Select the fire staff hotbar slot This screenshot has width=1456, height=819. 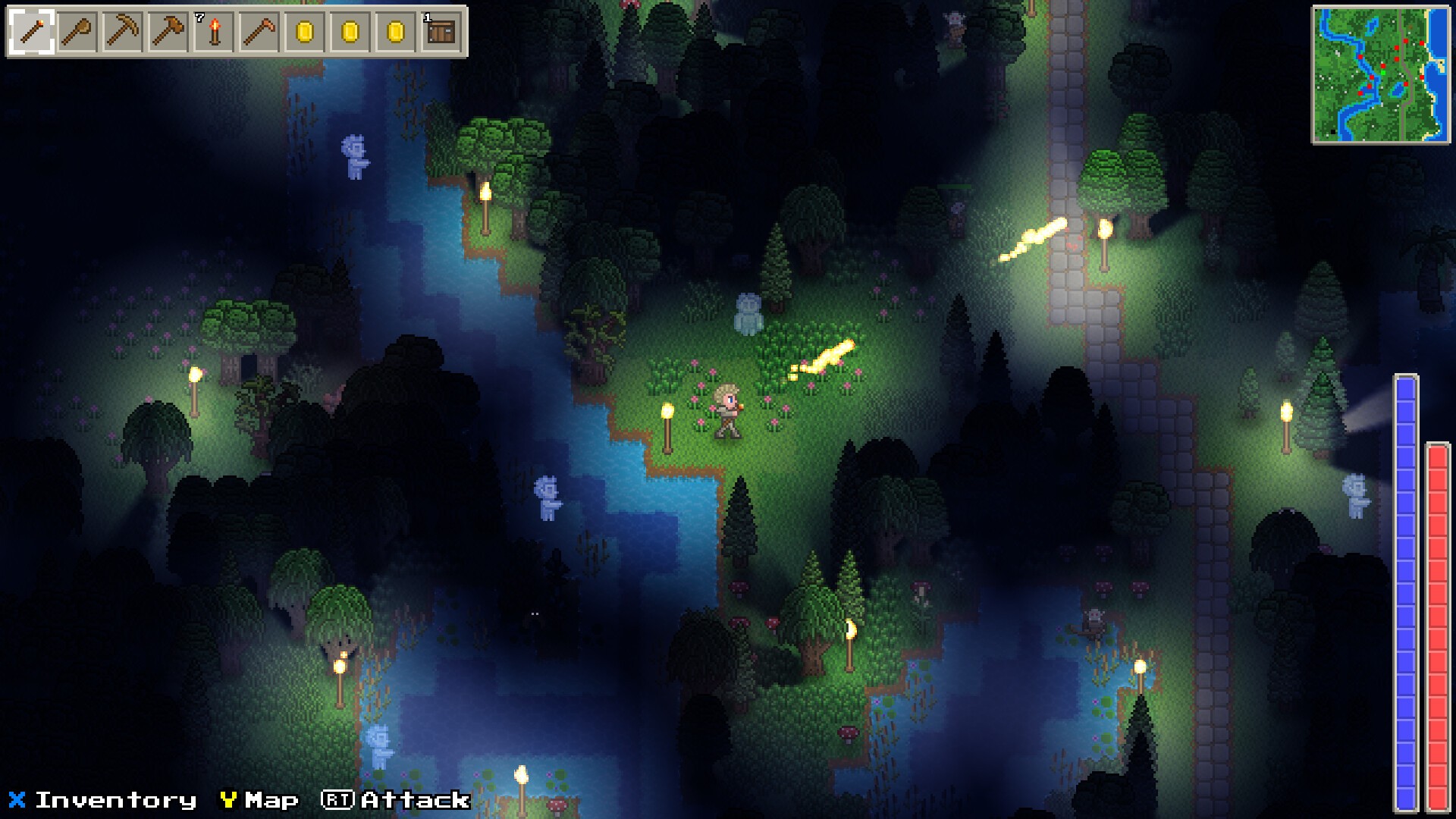(32, 32)
